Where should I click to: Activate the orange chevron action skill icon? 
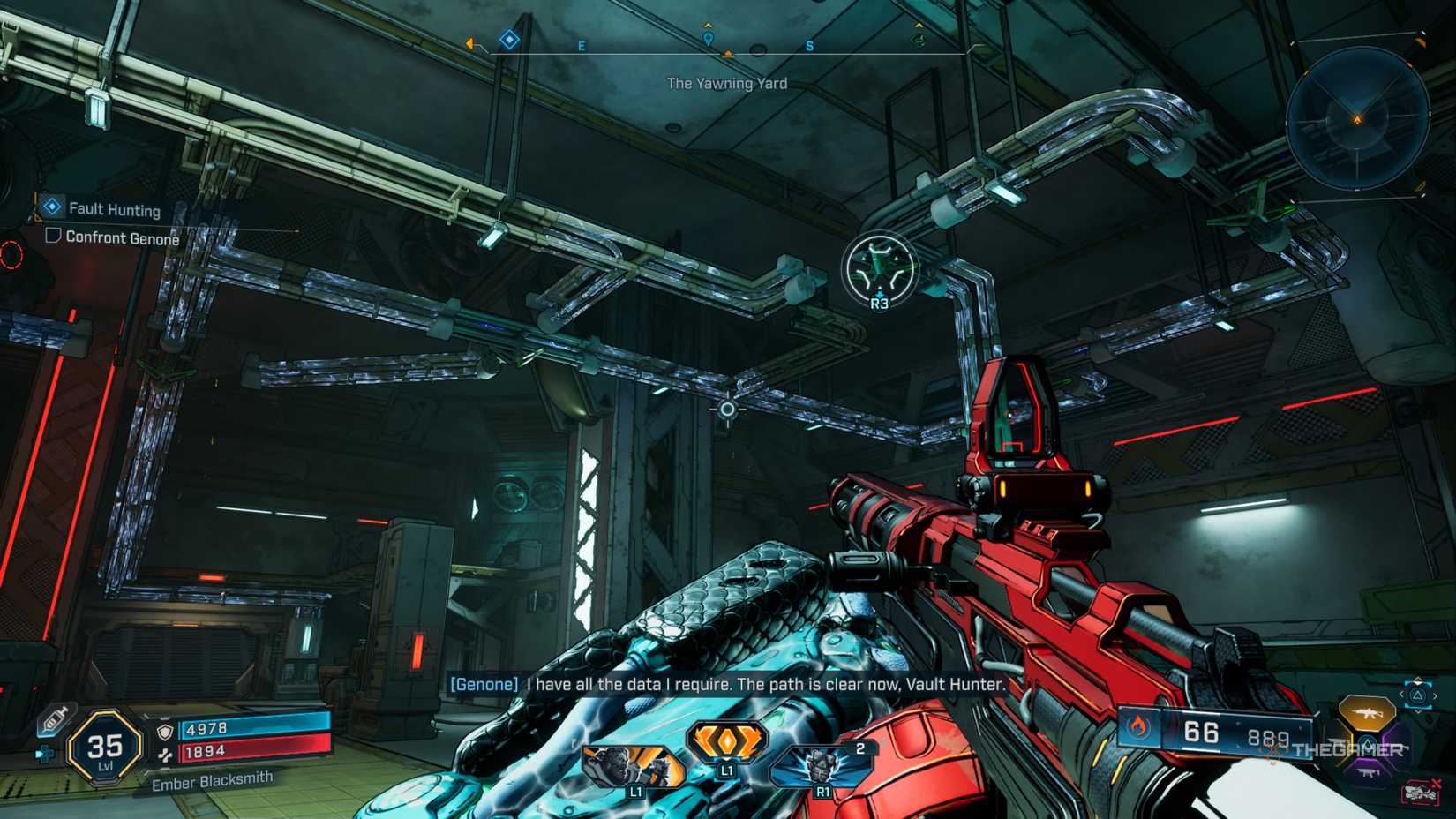point(726,743)
